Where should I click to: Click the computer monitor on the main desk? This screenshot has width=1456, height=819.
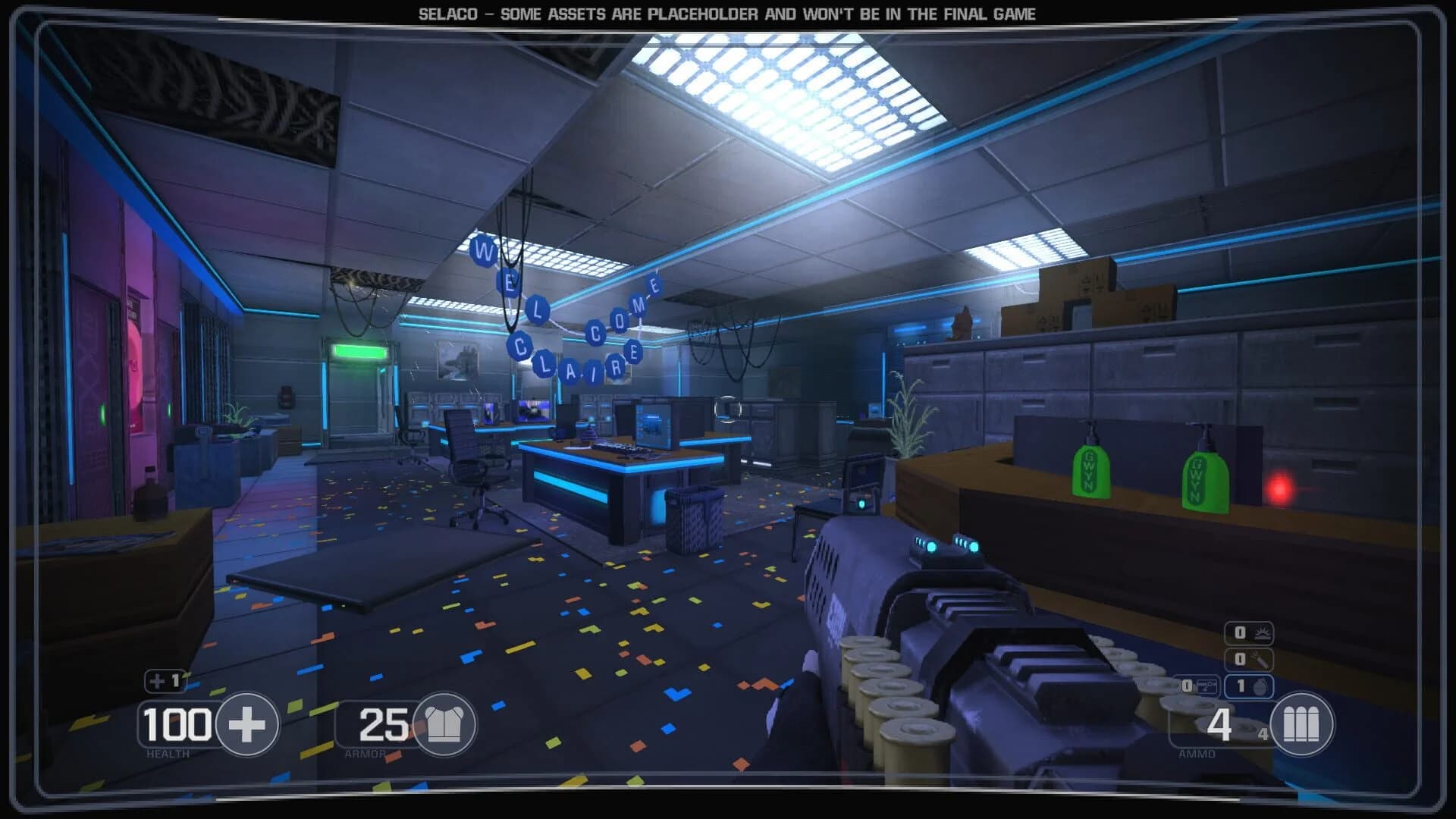pos(652,425)
